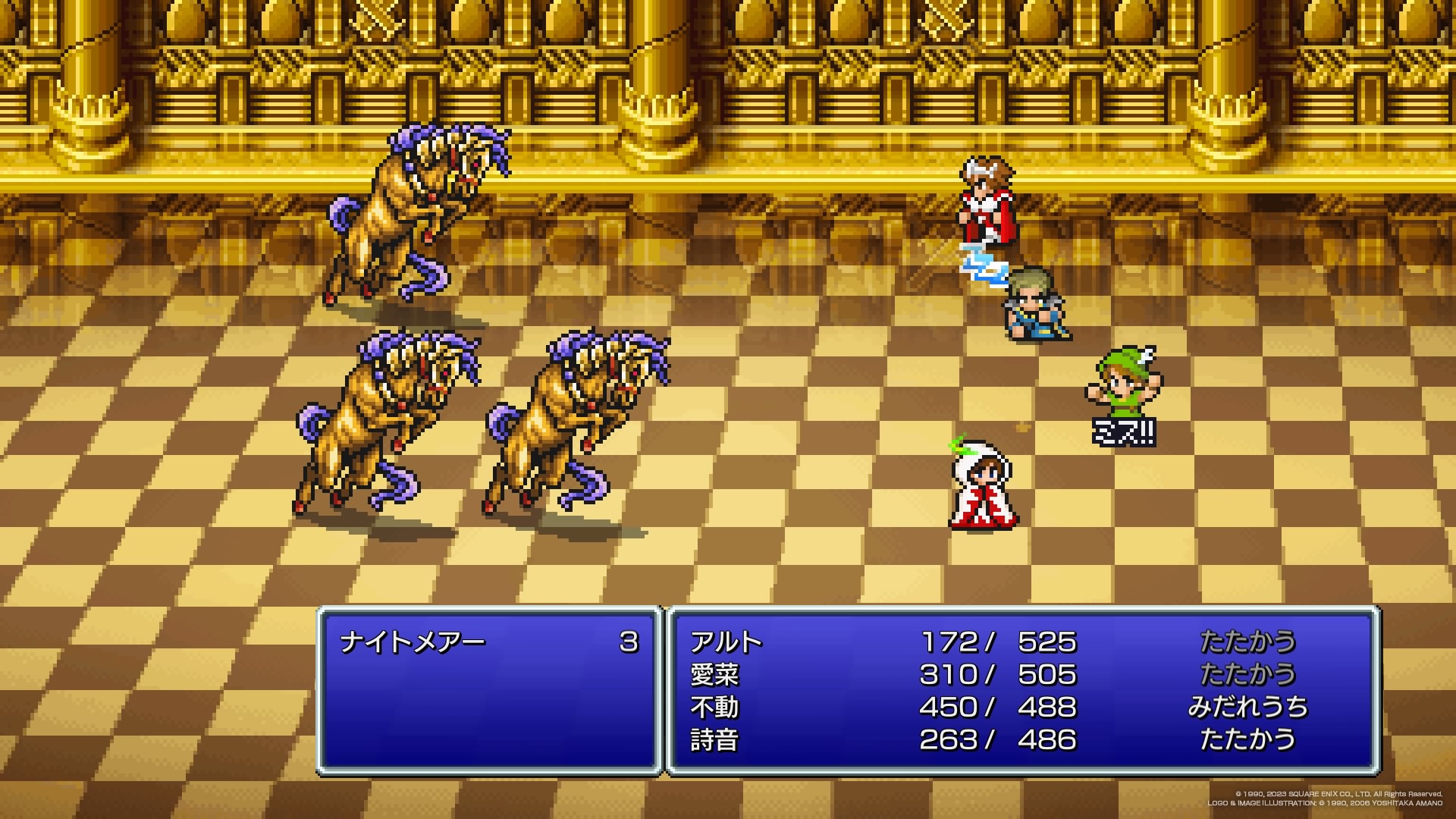Click the みだれうち command label
1456x819 pixels.
click(x=1247, y=708)
